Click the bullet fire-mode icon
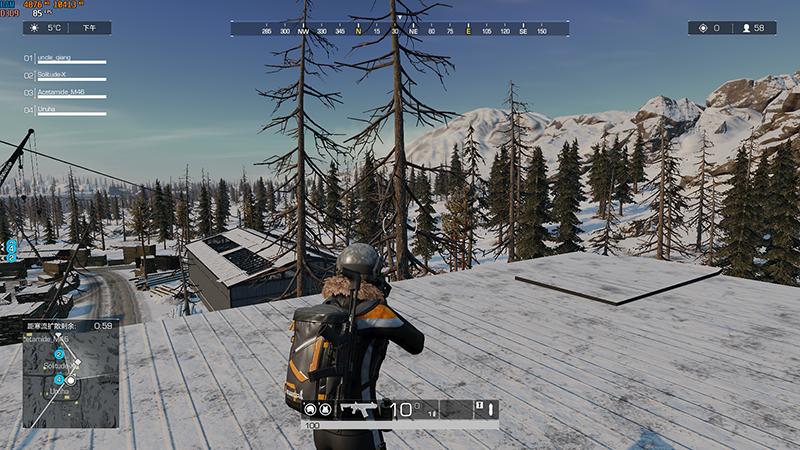 pos(492,409)
